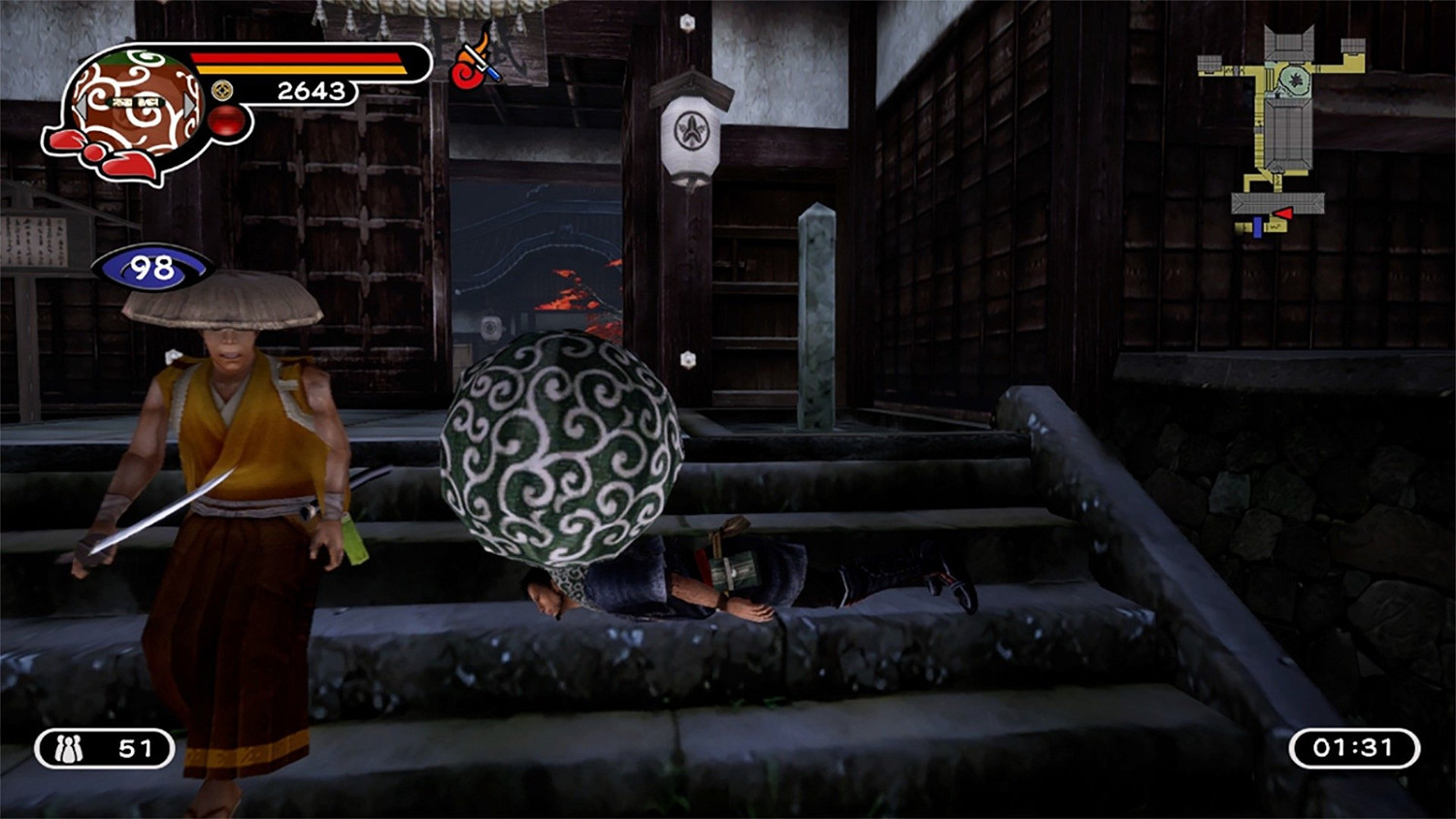Viewport: 1456px width, 819px height.
Task: Select the gold coin currency icon
Action: (222, 91)
